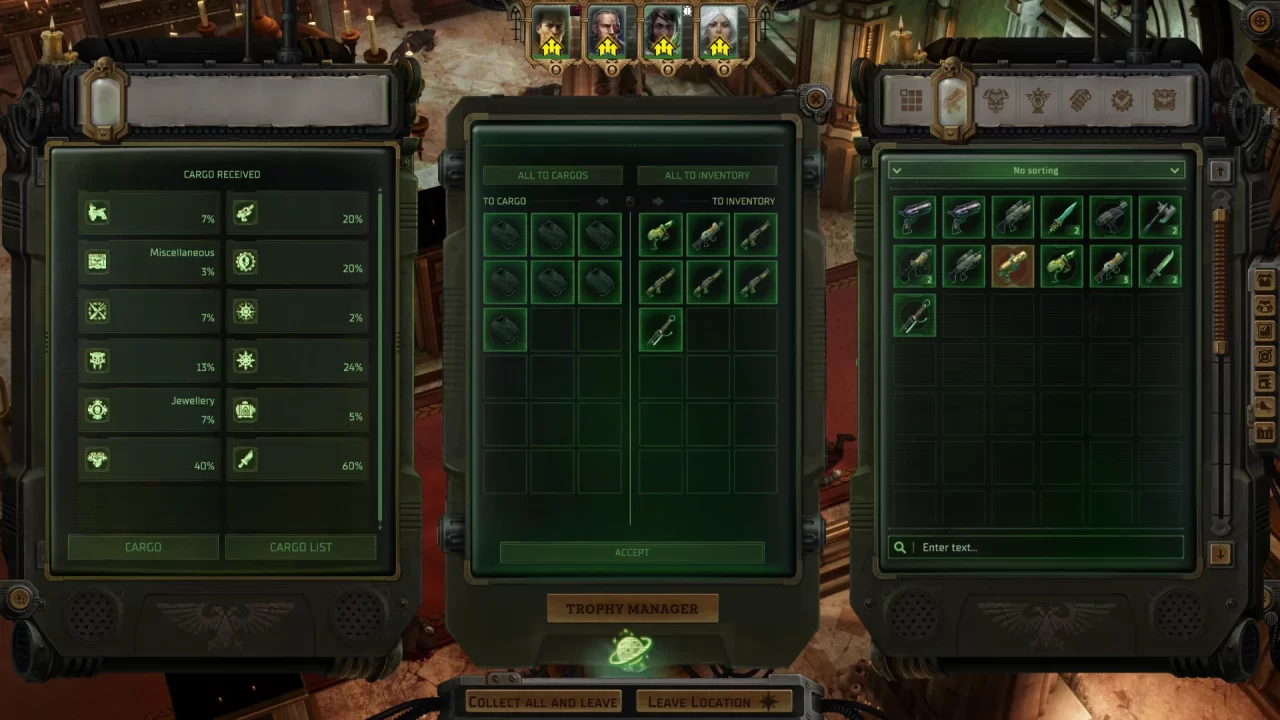
Task: Click the inventory search text field
Action: click(1035, 547)
